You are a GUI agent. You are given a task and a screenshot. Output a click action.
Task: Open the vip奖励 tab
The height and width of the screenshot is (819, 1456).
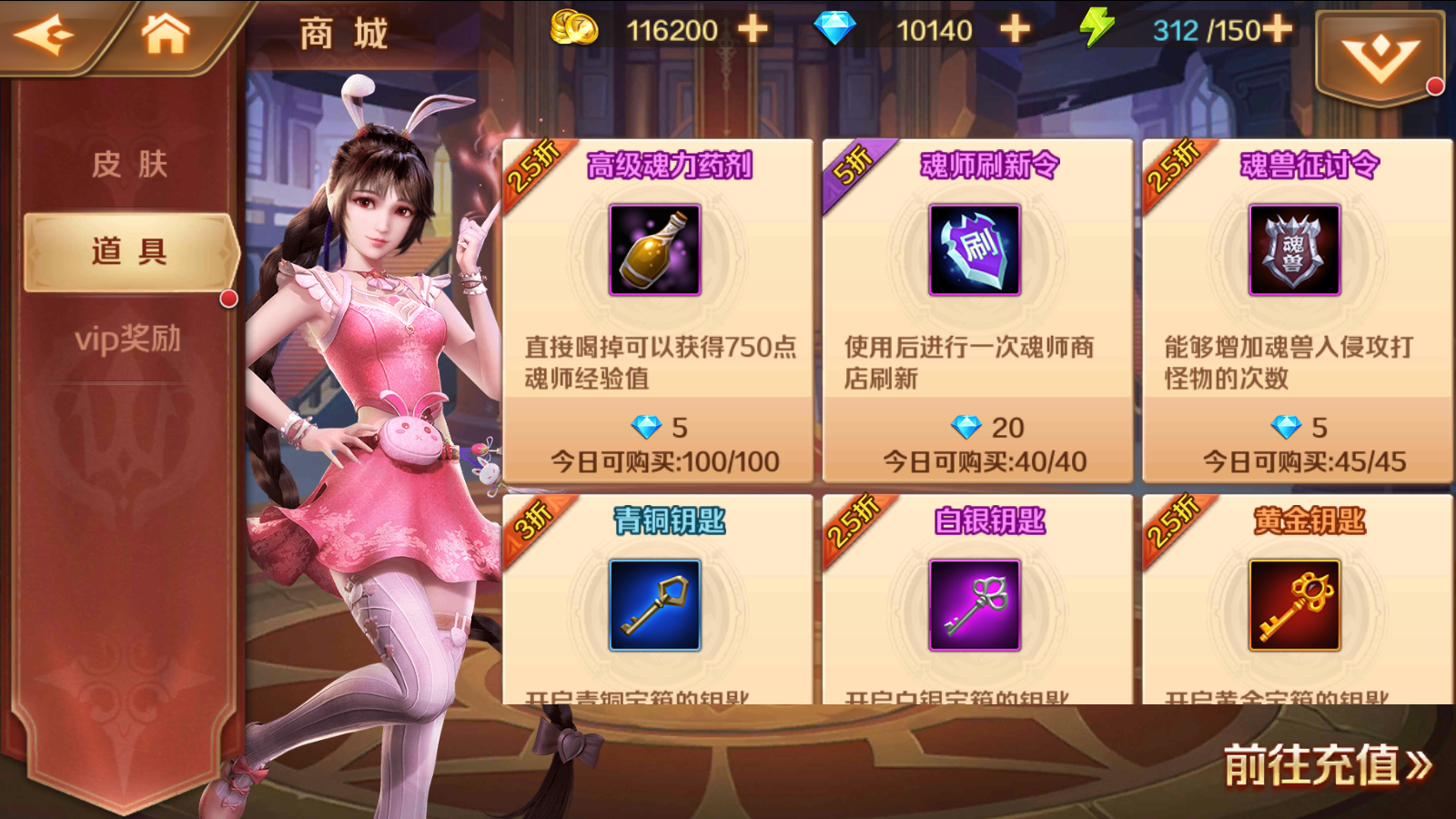[128, 339]
